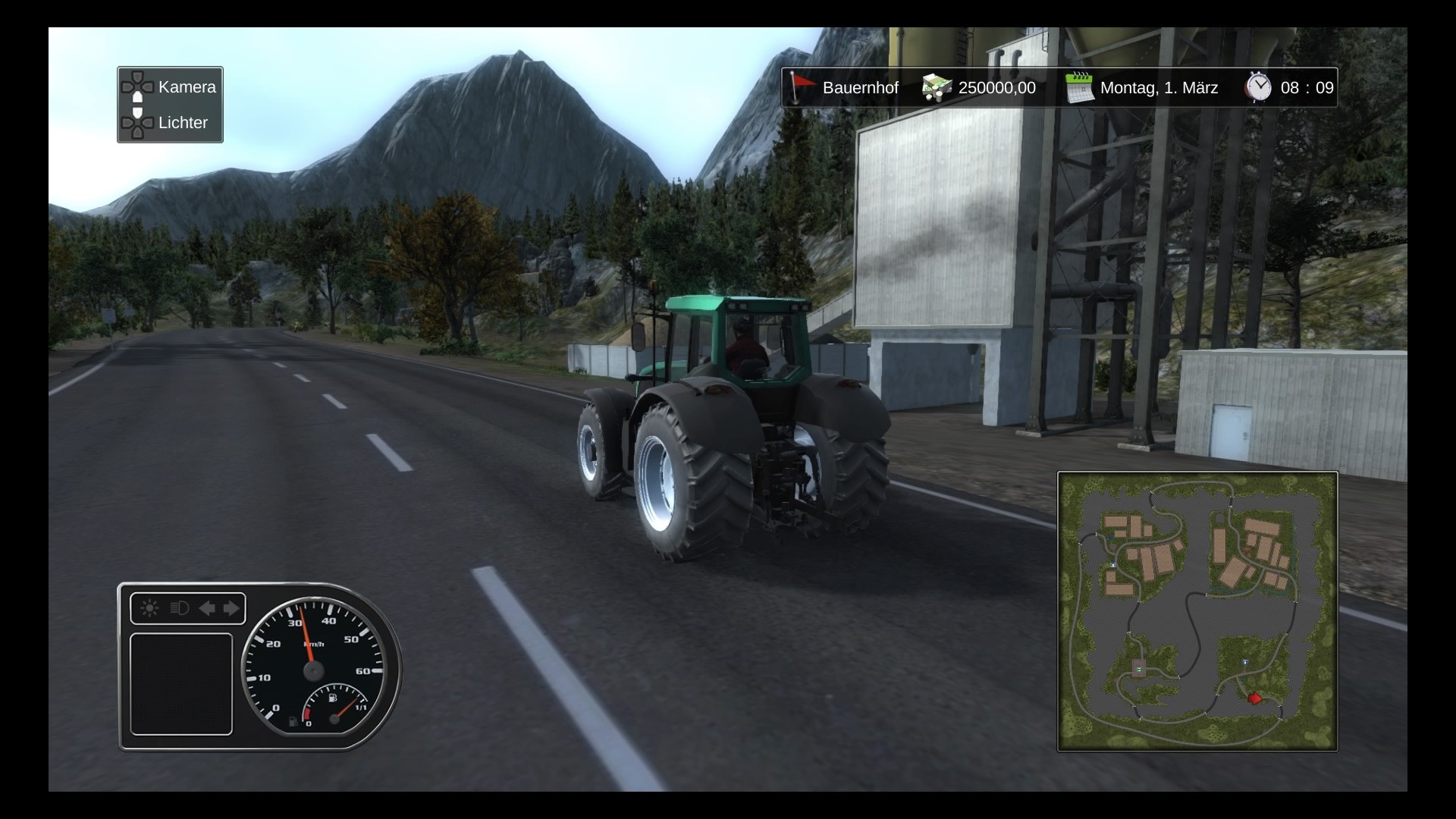Click the red player arrow on minimap
The width and height of the screenshot is (1456, 819).
(x=1254, y=698)
